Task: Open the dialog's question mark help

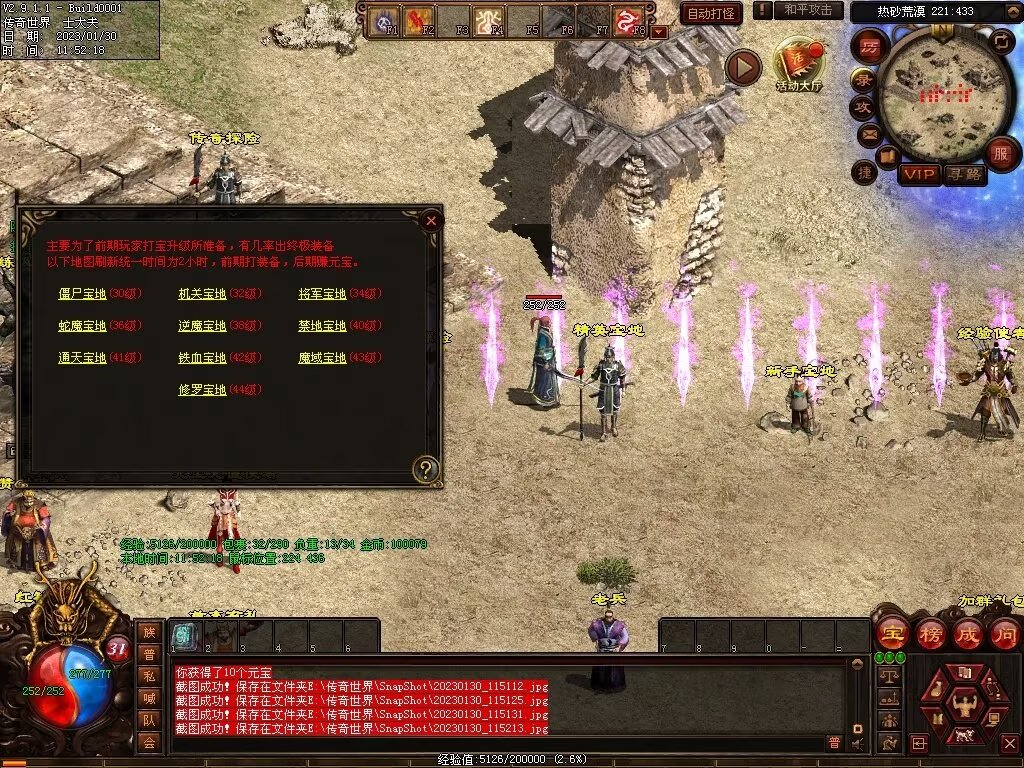Action: 427,468
